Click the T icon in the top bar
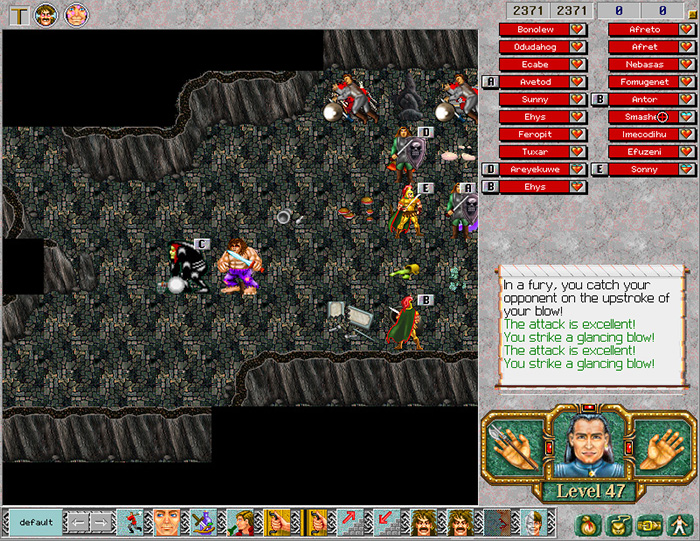The width and height of the screenshot is (700, 541). (x=17, y=14)
